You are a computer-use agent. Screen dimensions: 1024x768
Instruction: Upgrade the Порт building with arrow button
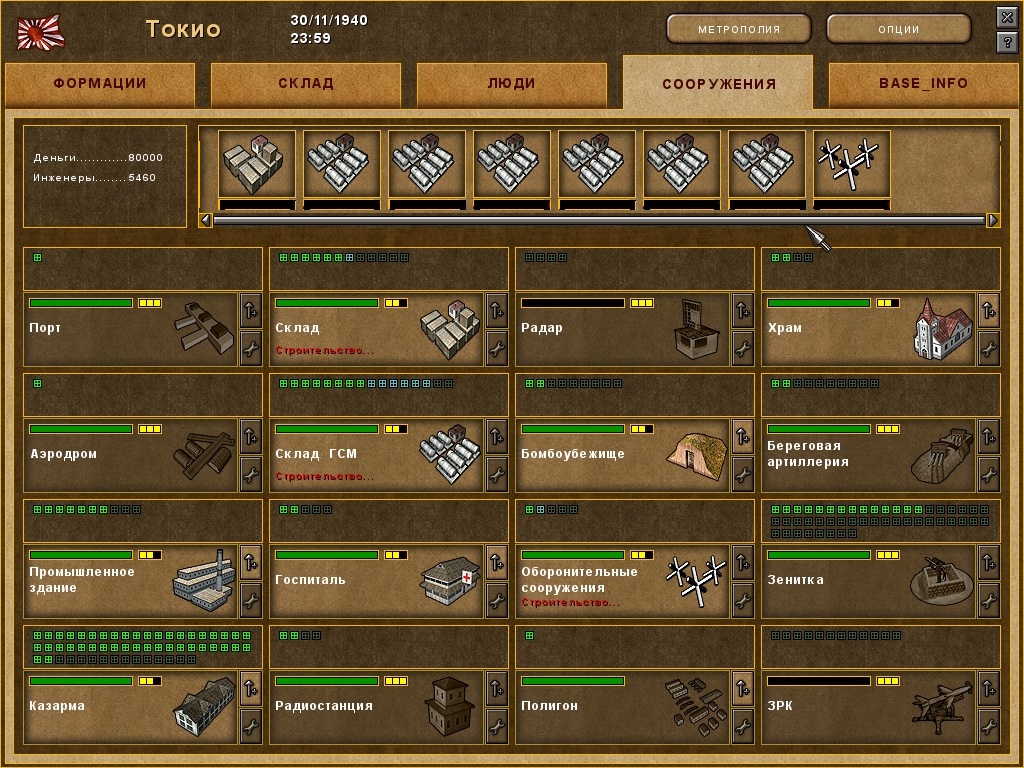tap(251, 310)
